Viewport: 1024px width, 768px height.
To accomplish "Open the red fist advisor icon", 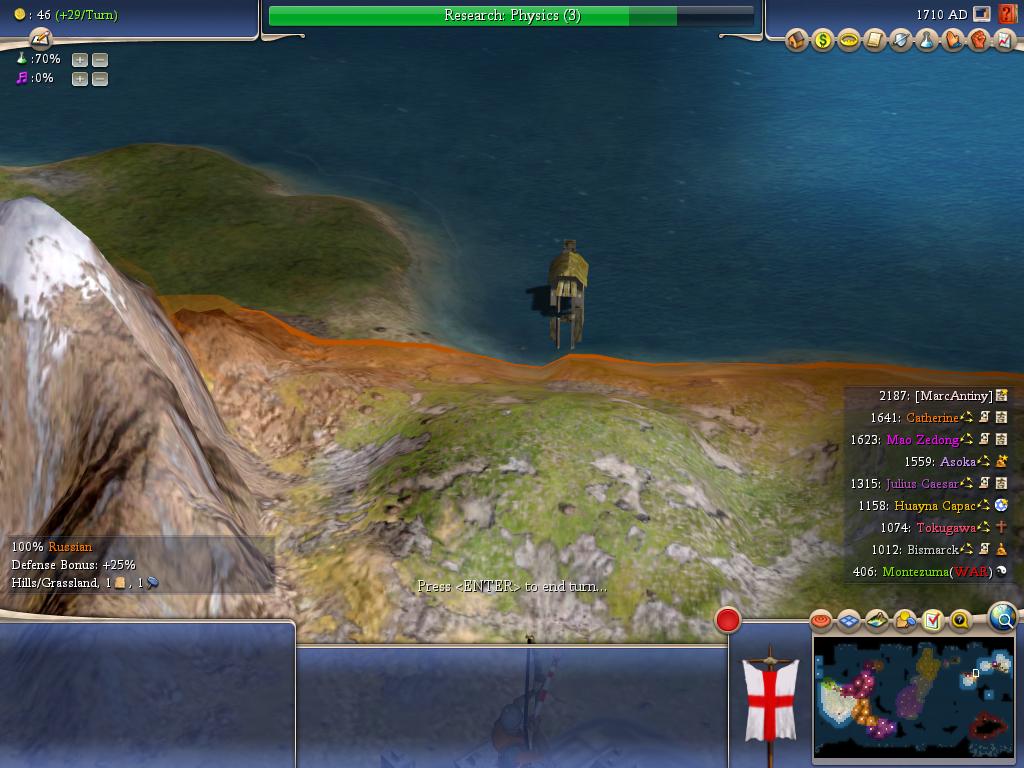I will tap(979, 41).
